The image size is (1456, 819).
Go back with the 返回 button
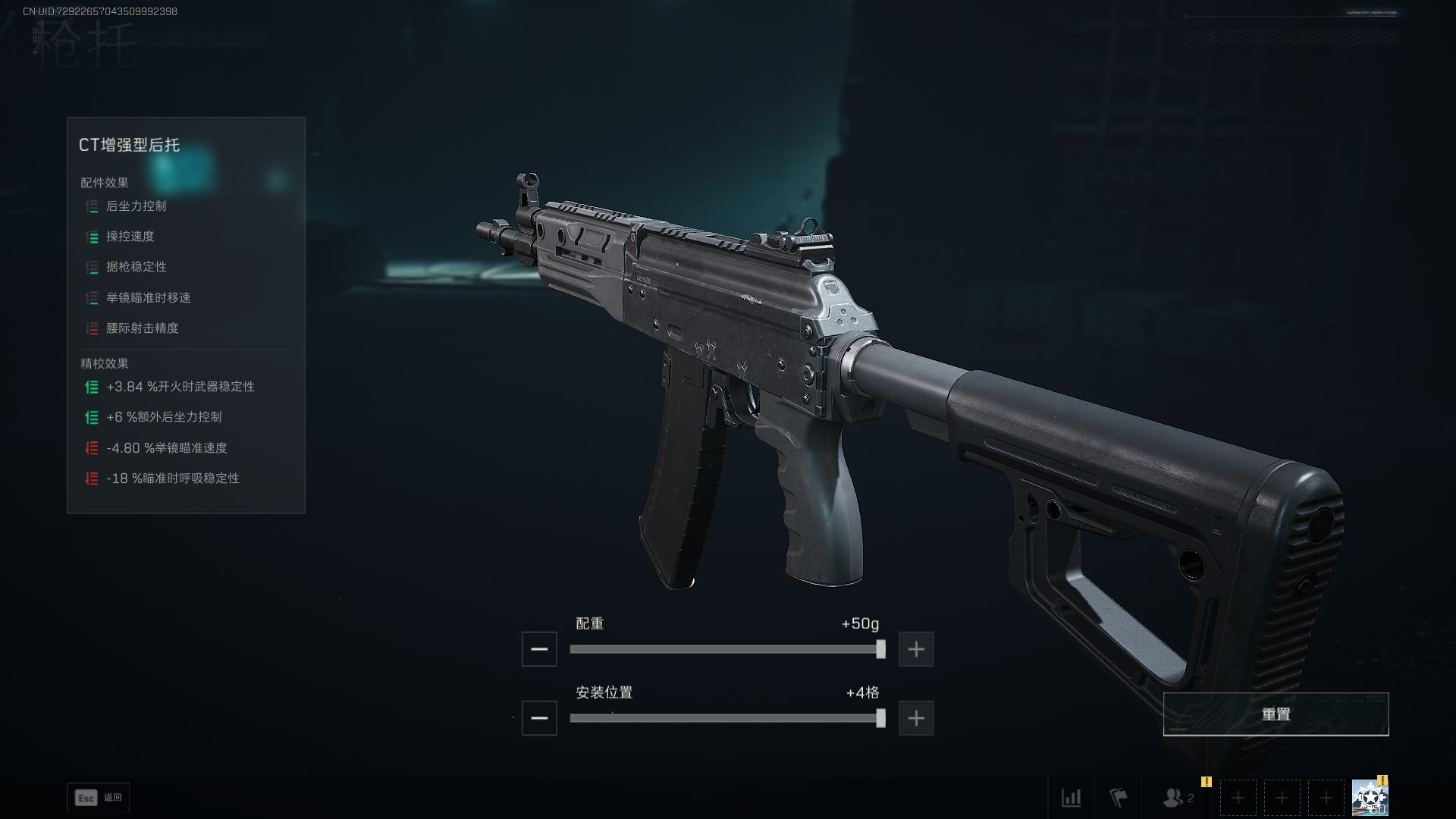coord(99,798)
